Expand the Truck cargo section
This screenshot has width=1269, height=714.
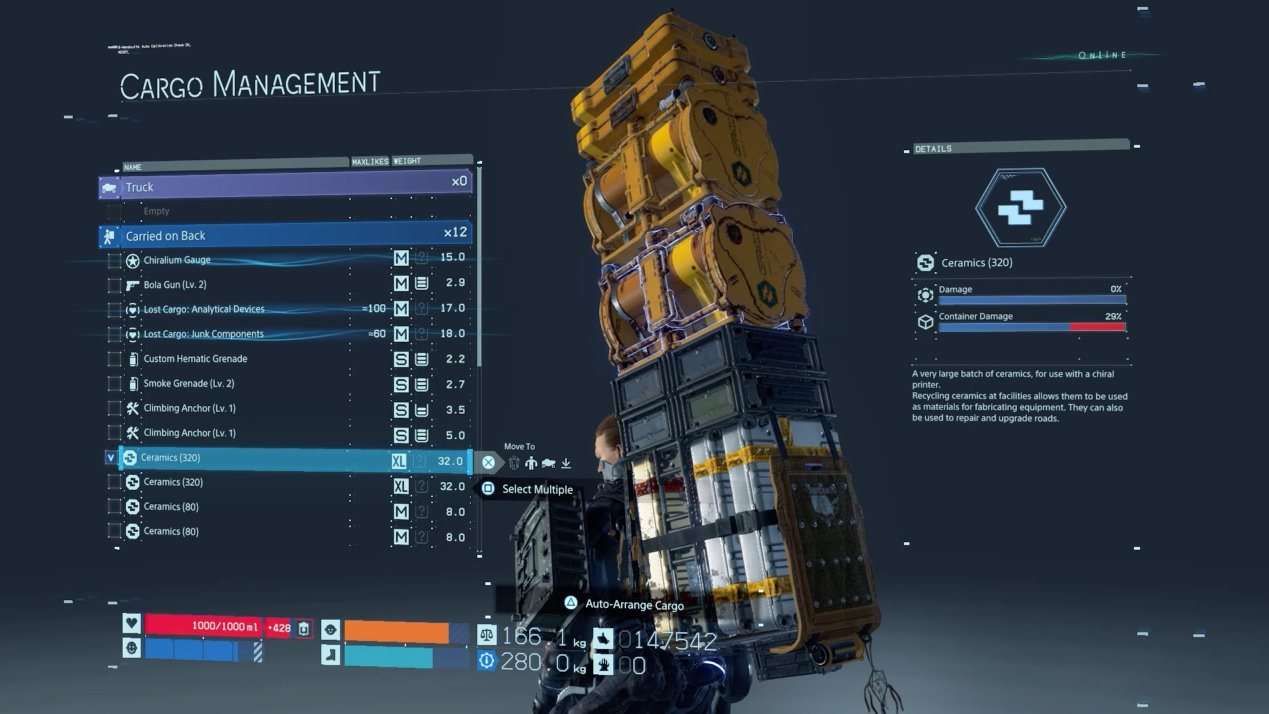pyautogui.click(x=285, y=187)
